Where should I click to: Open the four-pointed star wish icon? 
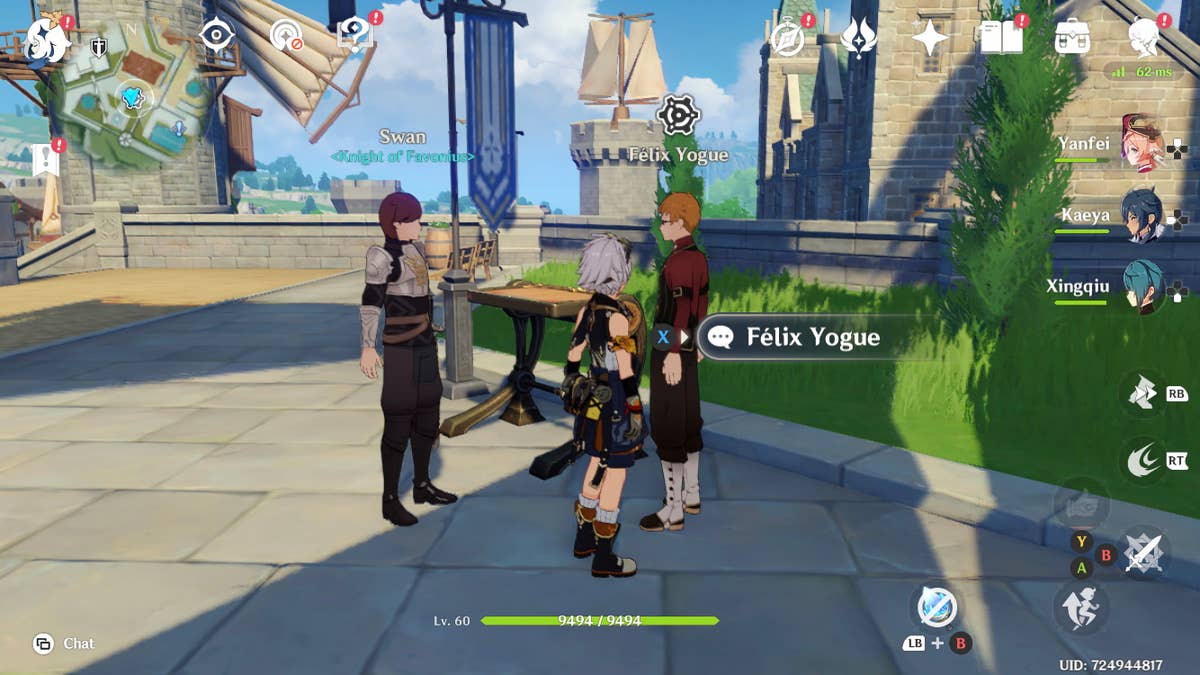tap(930, 38)
